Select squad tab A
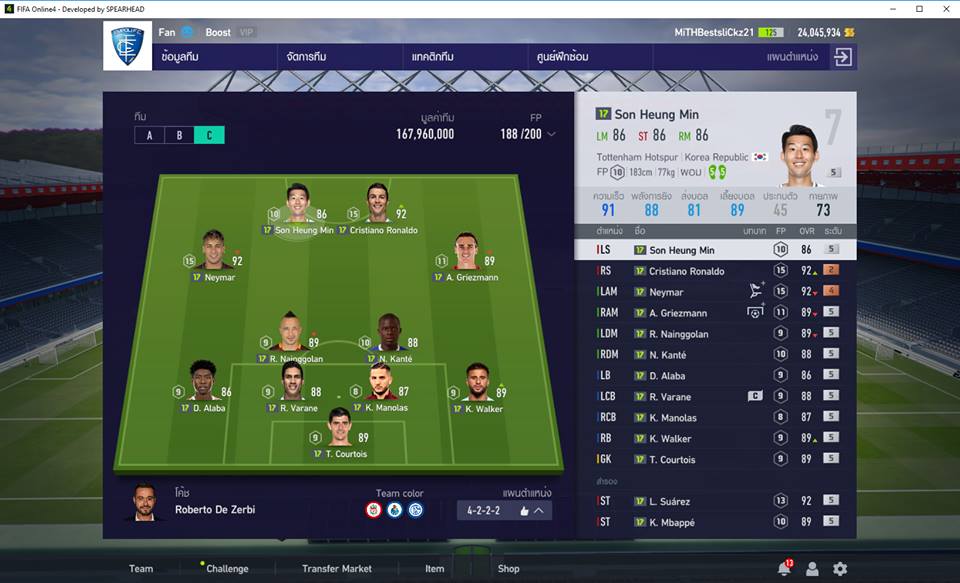The height and width of the screenshot is (583, 960). 149,135
